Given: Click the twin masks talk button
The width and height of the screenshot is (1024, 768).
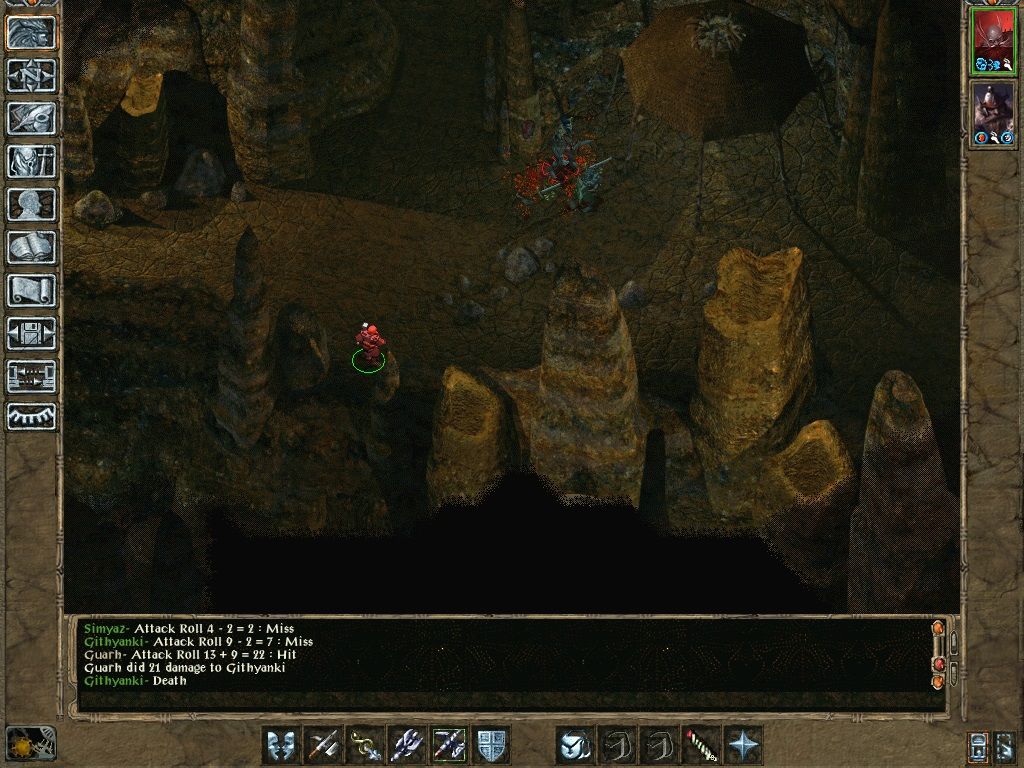Looking at the screenshot, I should (282, 745).
